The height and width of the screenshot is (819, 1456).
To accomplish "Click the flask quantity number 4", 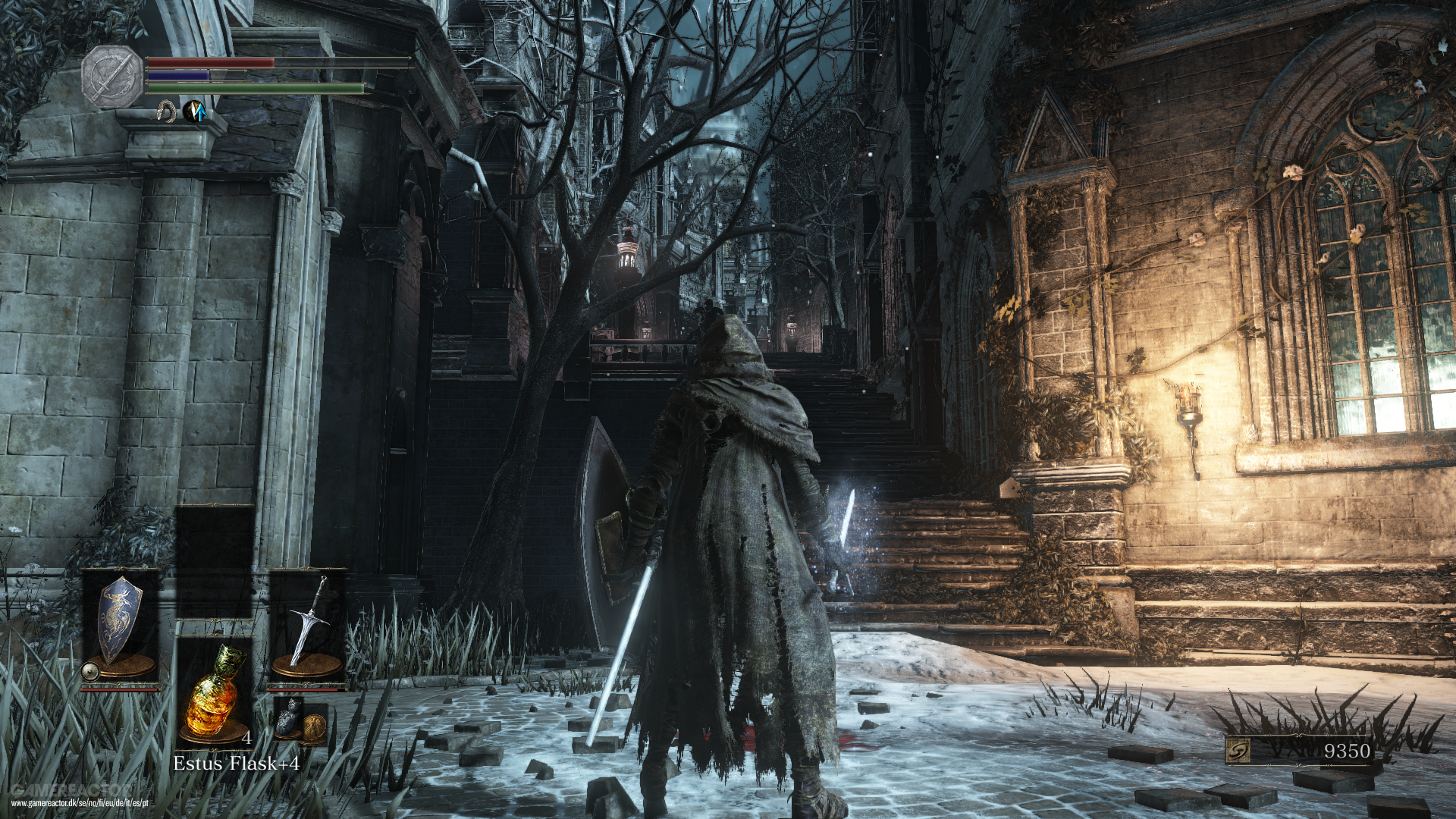I will pyautogui.click(x=247, y=737).
